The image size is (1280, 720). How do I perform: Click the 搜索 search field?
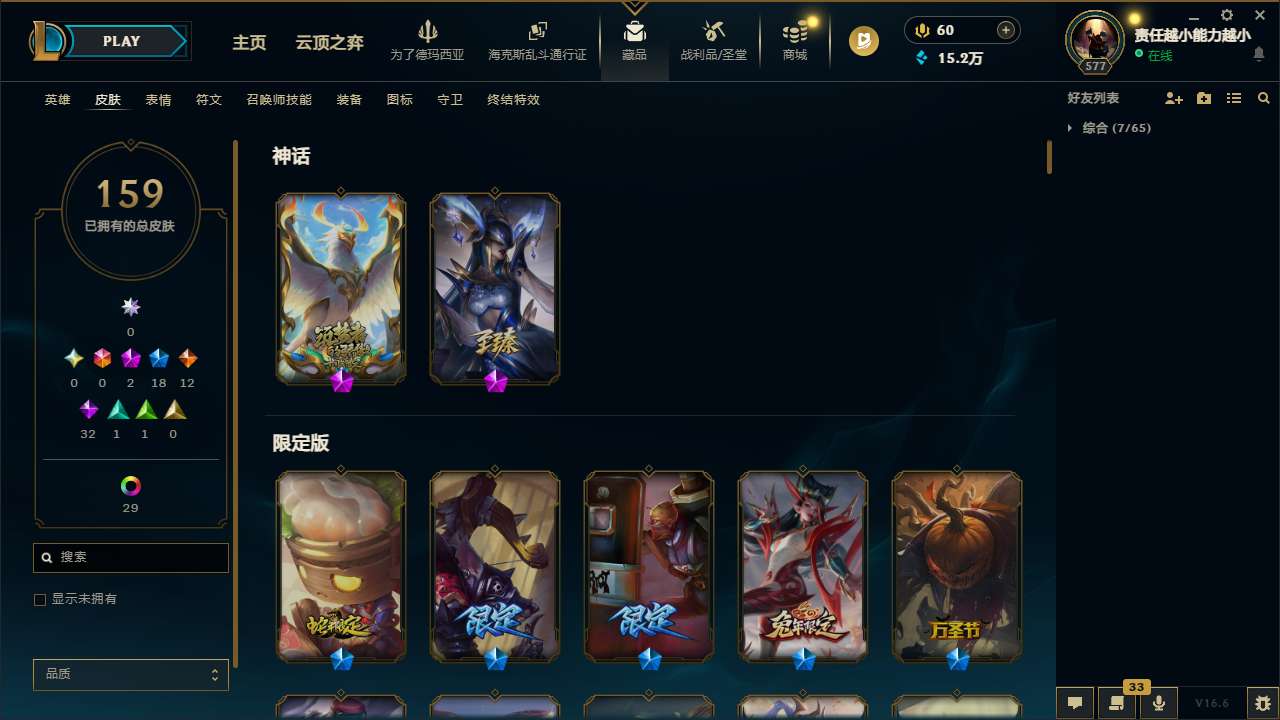pos(130,557)
